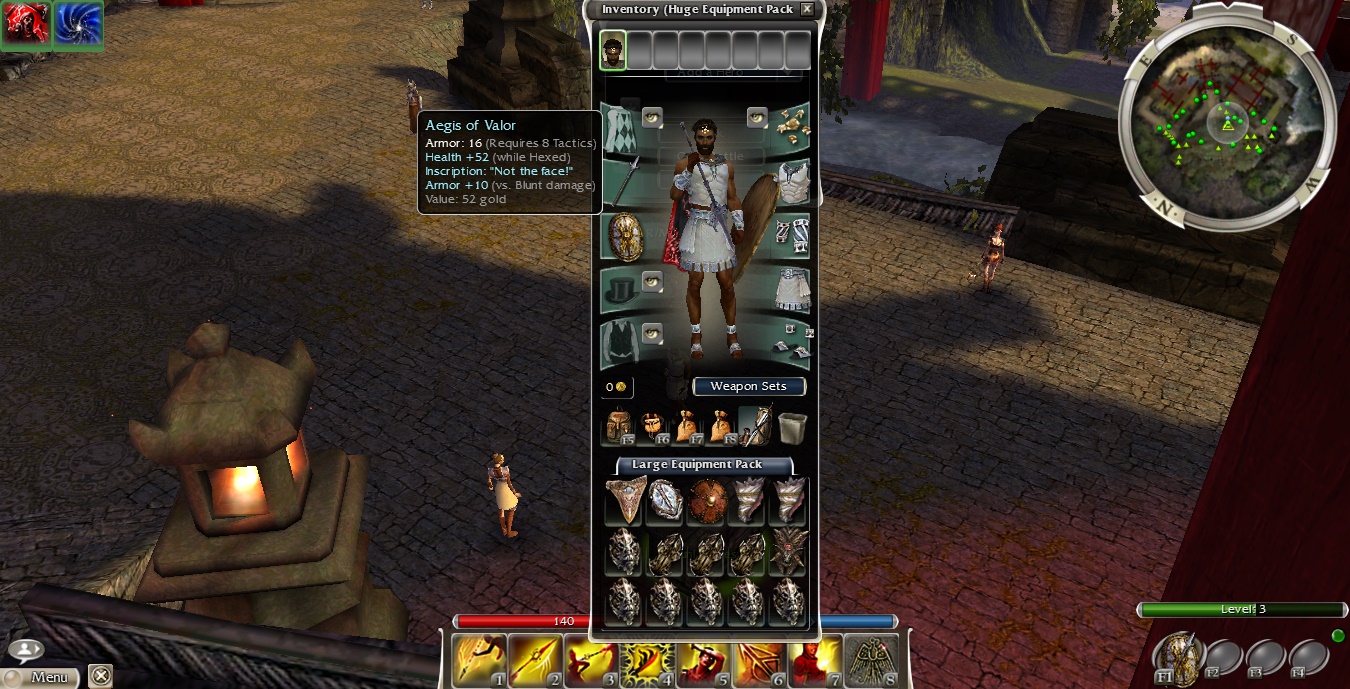
Task: Select the player portrait in the party row
Action: pos(613,50)
